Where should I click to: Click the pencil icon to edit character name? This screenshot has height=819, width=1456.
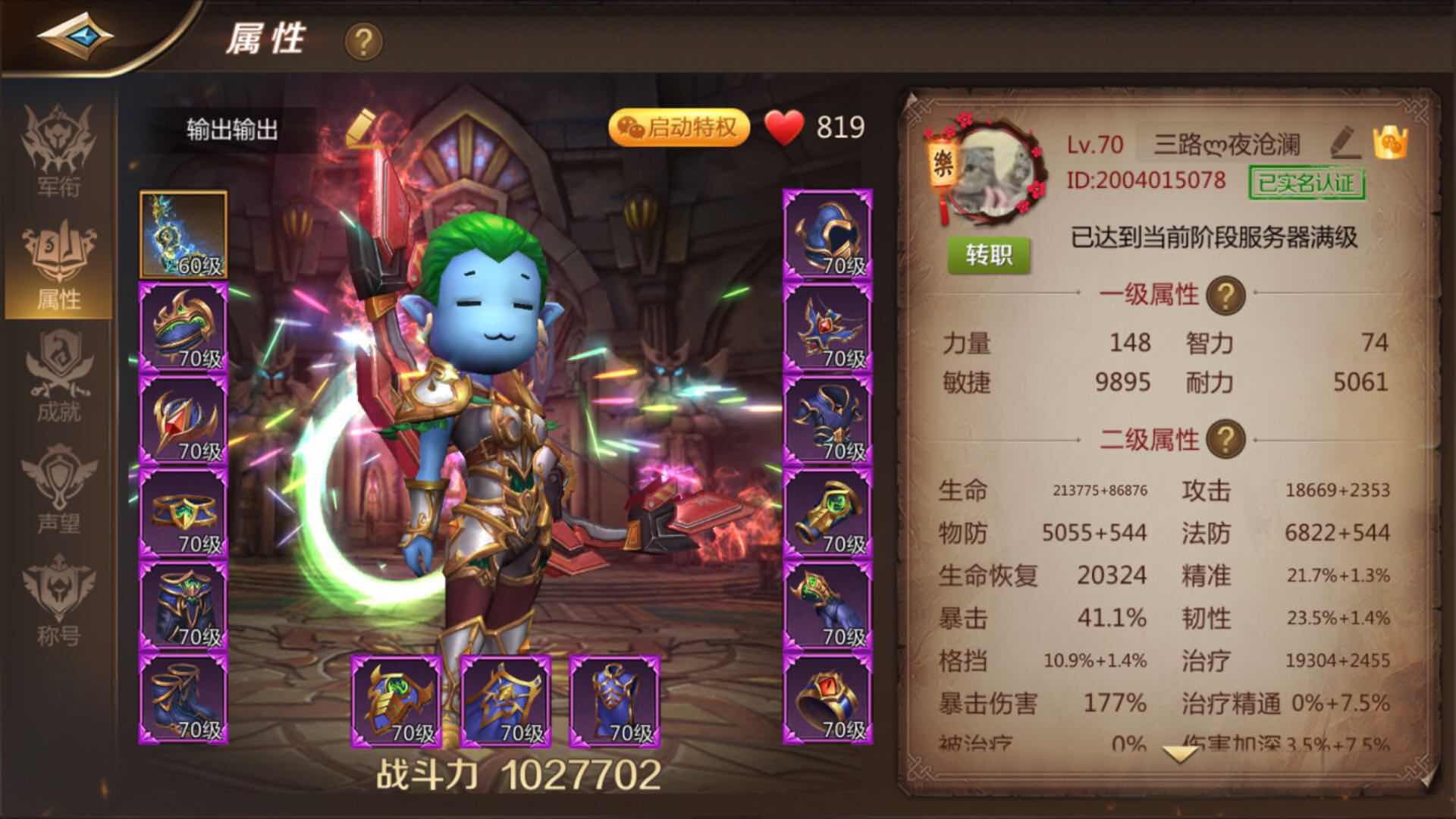[1345, 142]
